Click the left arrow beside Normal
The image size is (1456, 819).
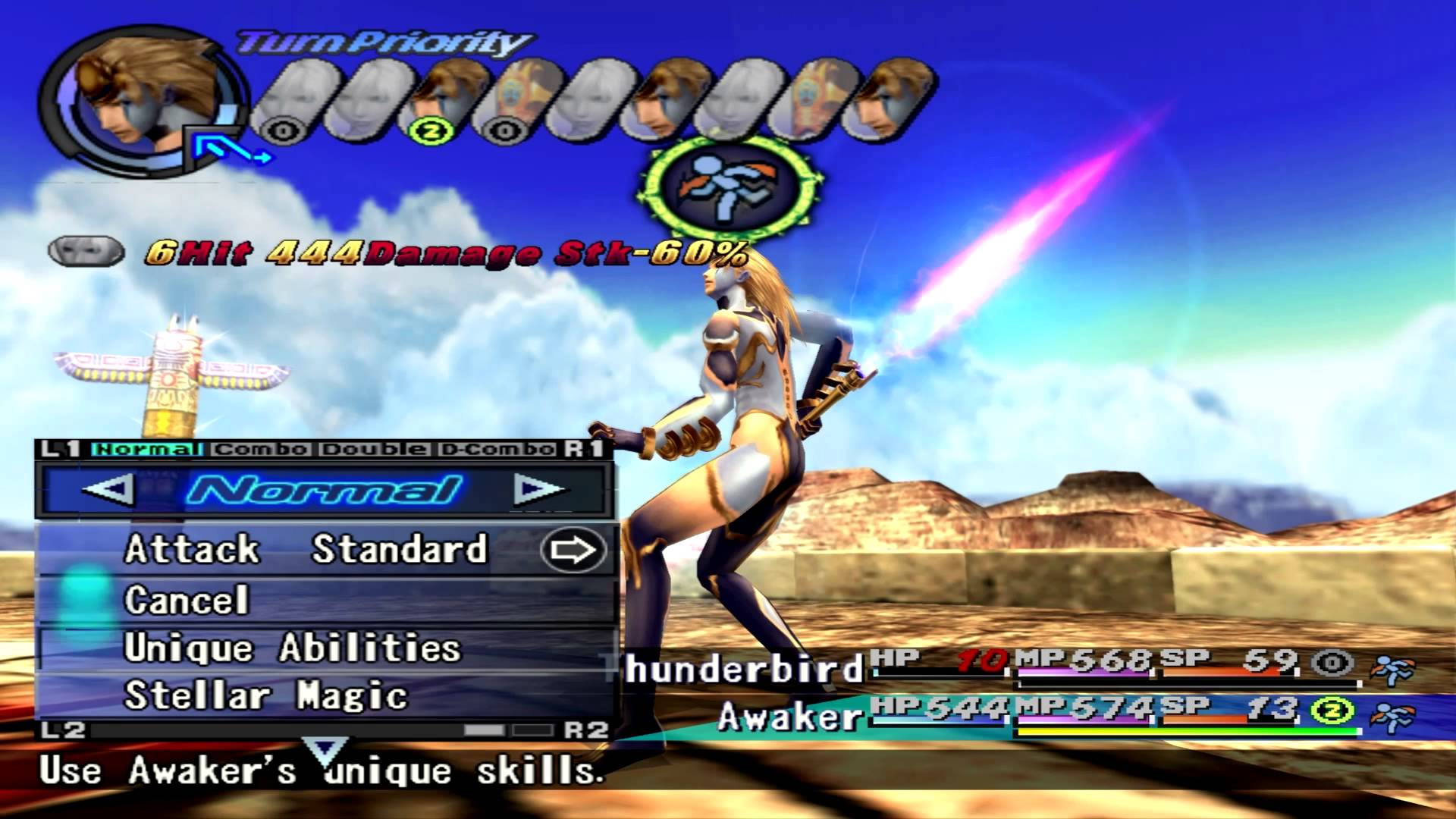click(x=107, y=489)
